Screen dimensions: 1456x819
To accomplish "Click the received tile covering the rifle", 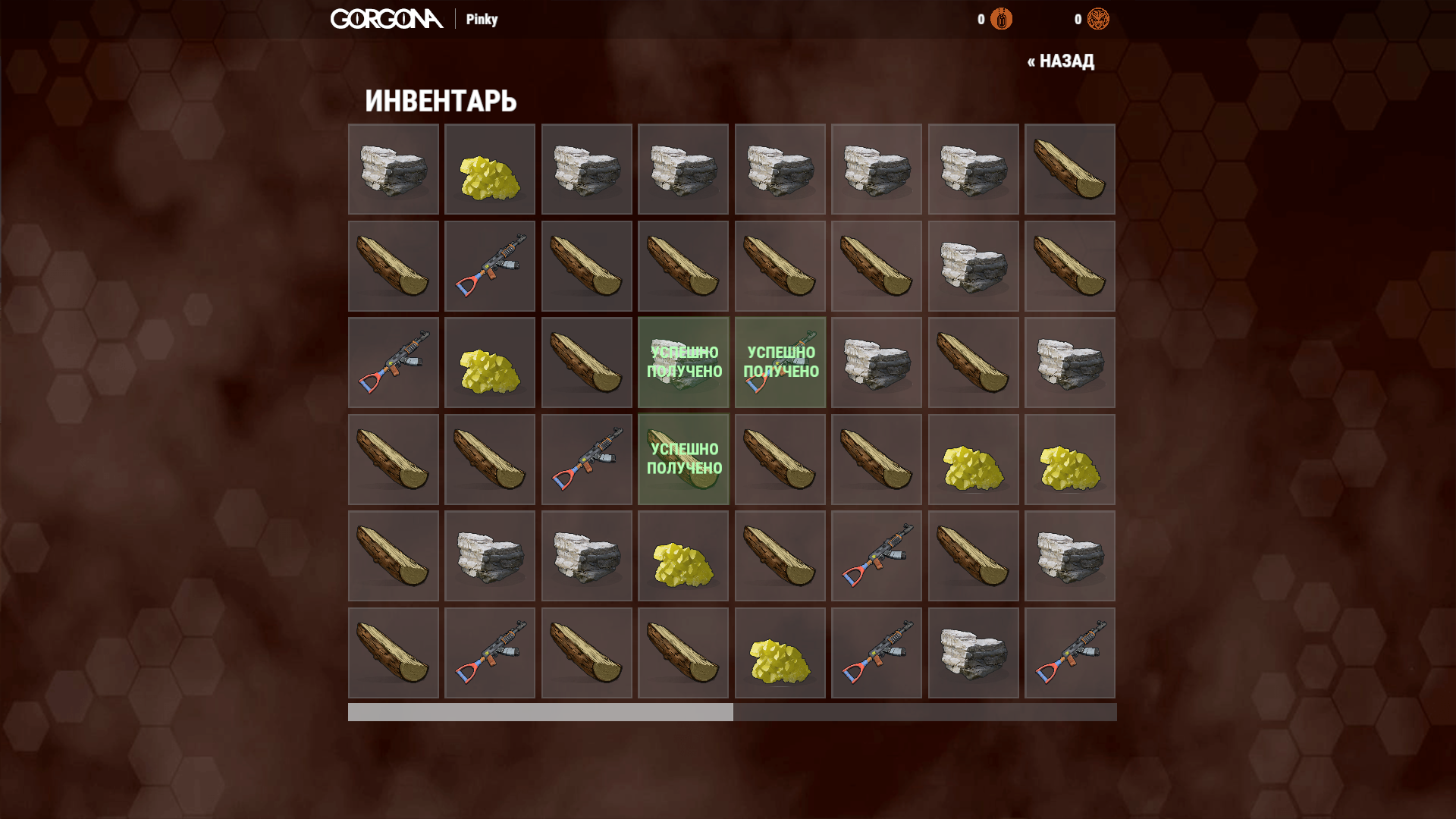I will [x=780, y=362].
